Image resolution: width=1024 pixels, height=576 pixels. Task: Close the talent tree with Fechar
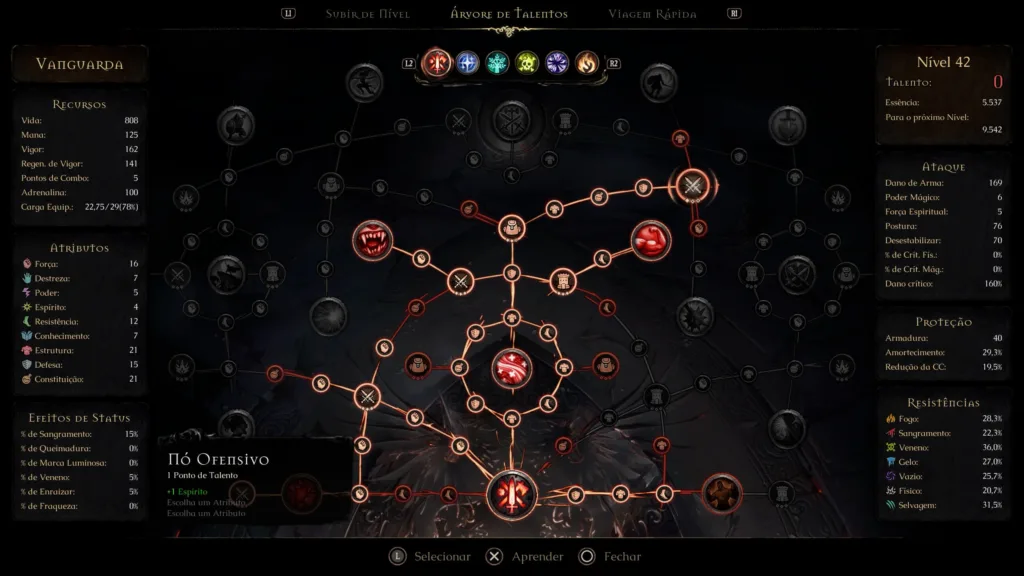610,557
